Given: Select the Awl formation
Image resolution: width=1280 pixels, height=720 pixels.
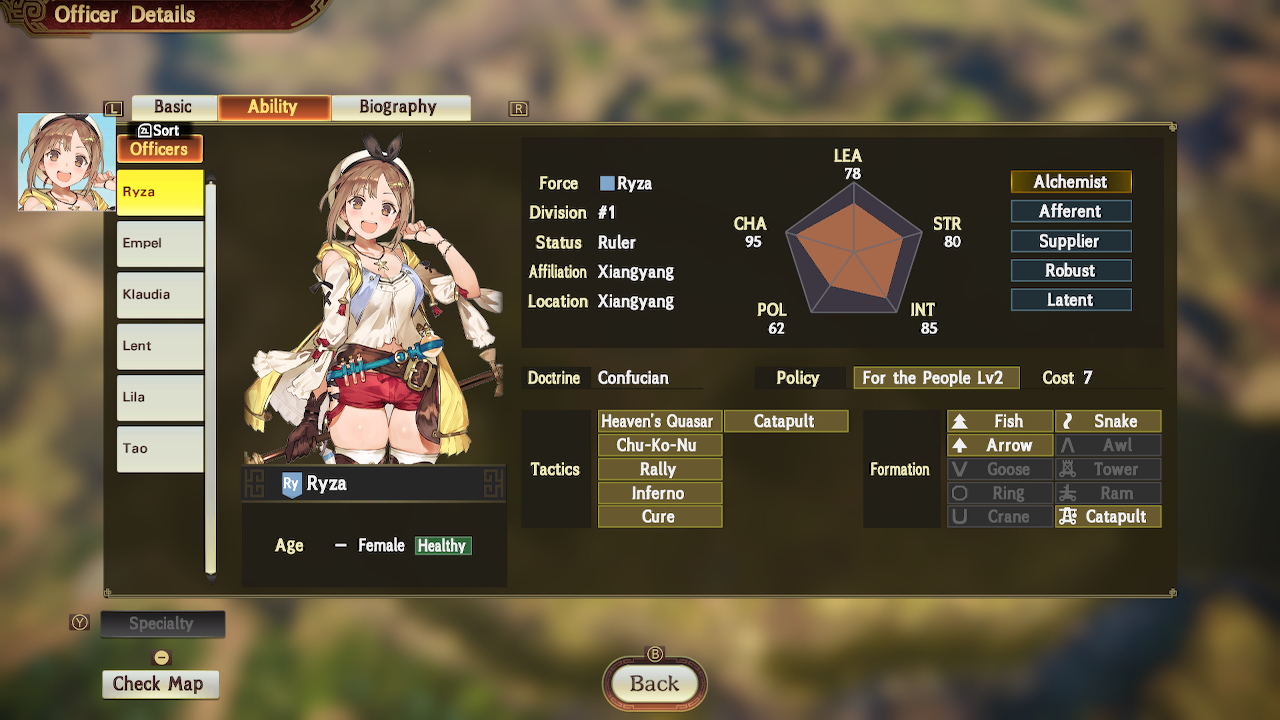Looking at the screenshot, I should point(1107,444).
